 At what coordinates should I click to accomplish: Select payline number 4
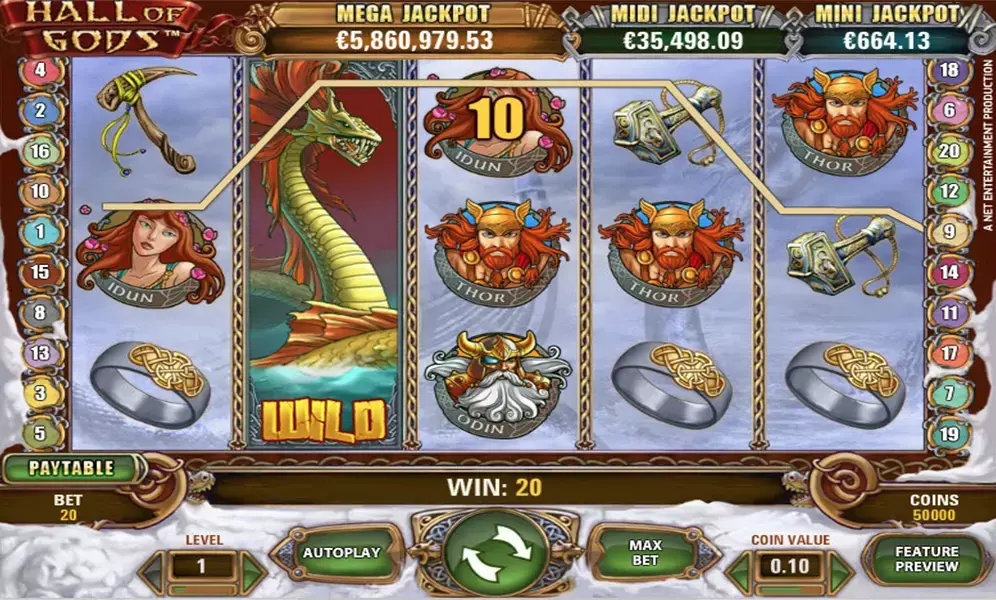(41, 70)
